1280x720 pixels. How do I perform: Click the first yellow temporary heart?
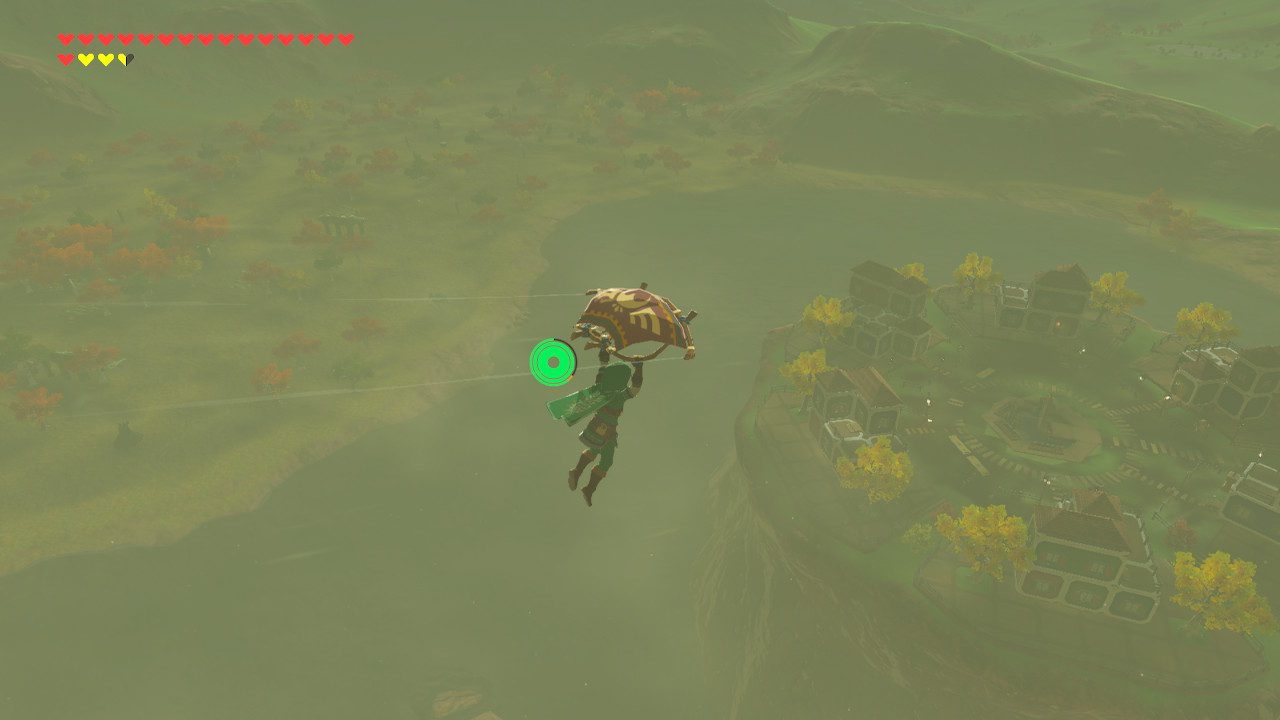click(86, 59)
